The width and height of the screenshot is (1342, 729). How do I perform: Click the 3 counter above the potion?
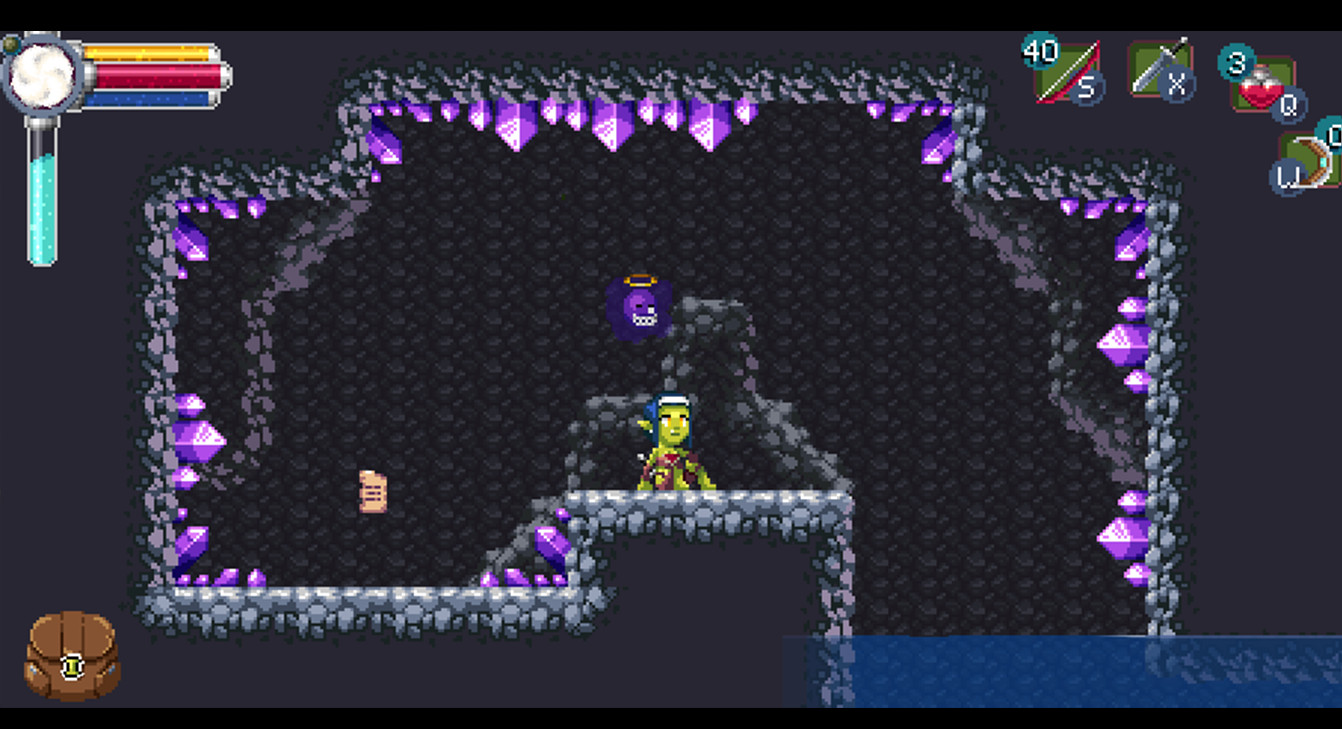tap(1237, 60)
